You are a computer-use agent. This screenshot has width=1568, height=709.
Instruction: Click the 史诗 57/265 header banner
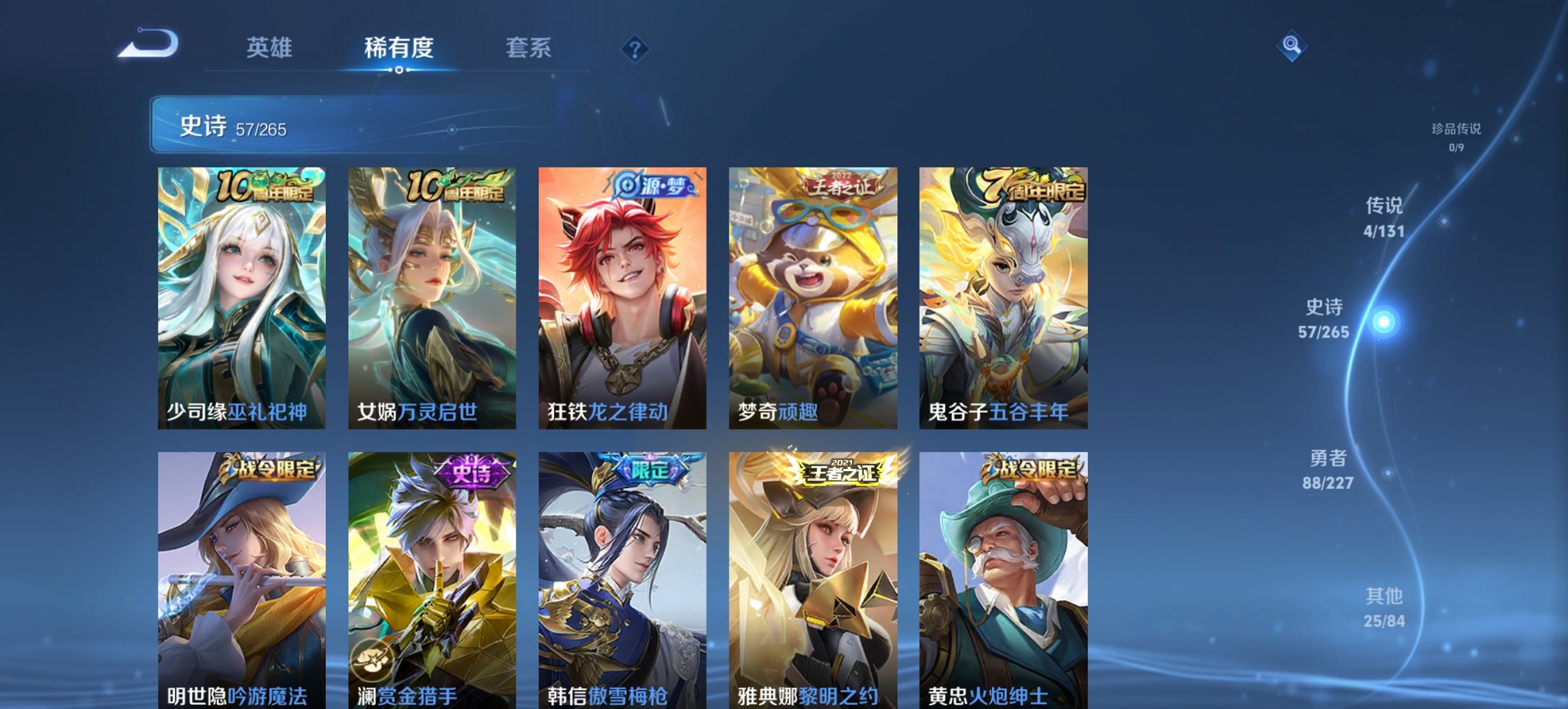click(273, 126)
